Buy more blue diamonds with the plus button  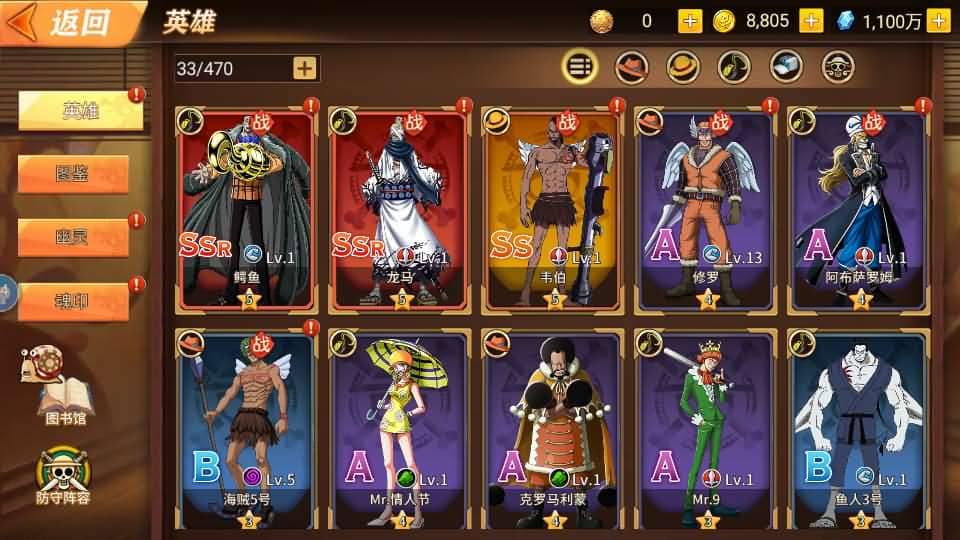937,20
